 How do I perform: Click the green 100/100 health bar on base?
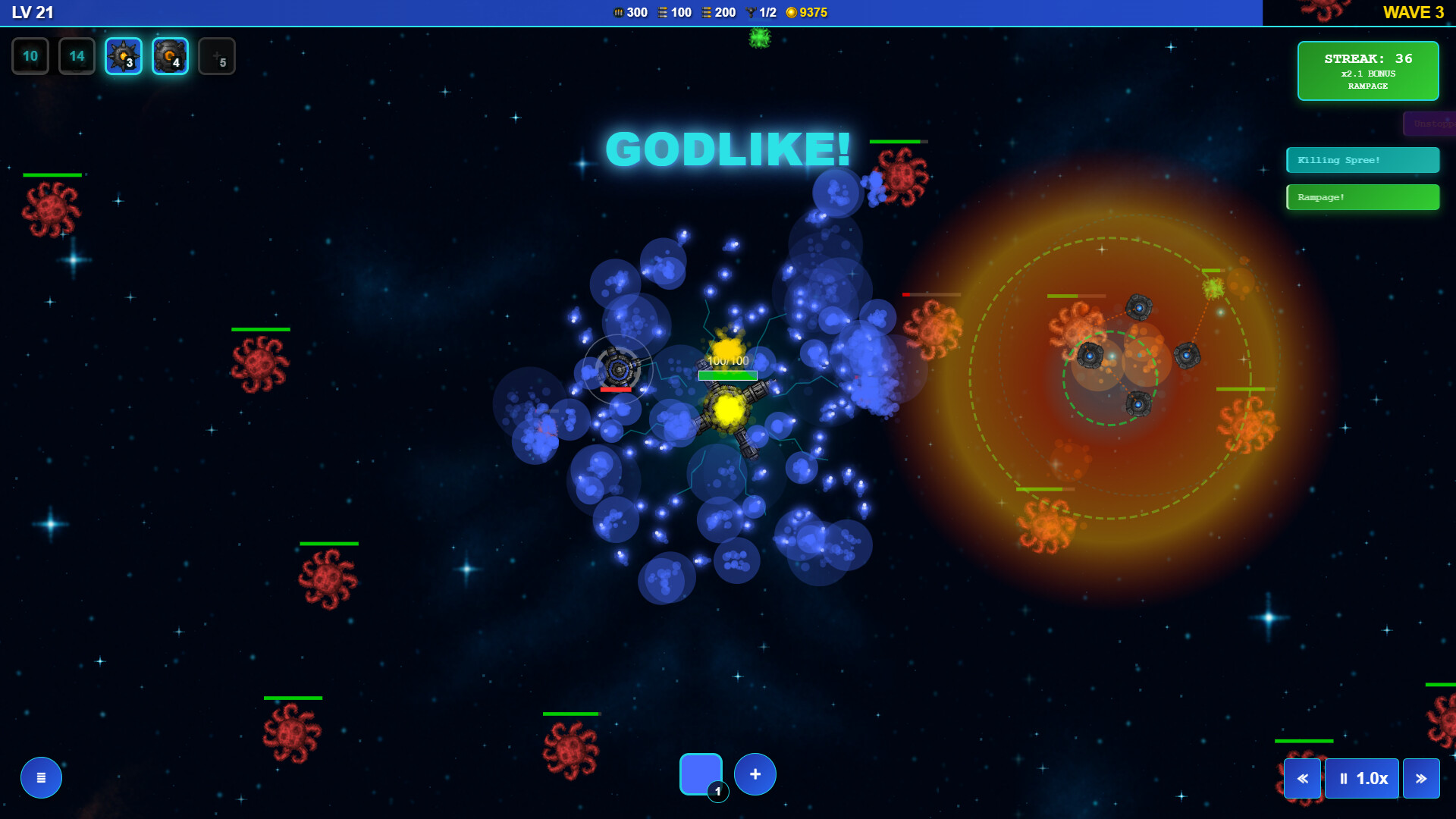pos(727,374)
